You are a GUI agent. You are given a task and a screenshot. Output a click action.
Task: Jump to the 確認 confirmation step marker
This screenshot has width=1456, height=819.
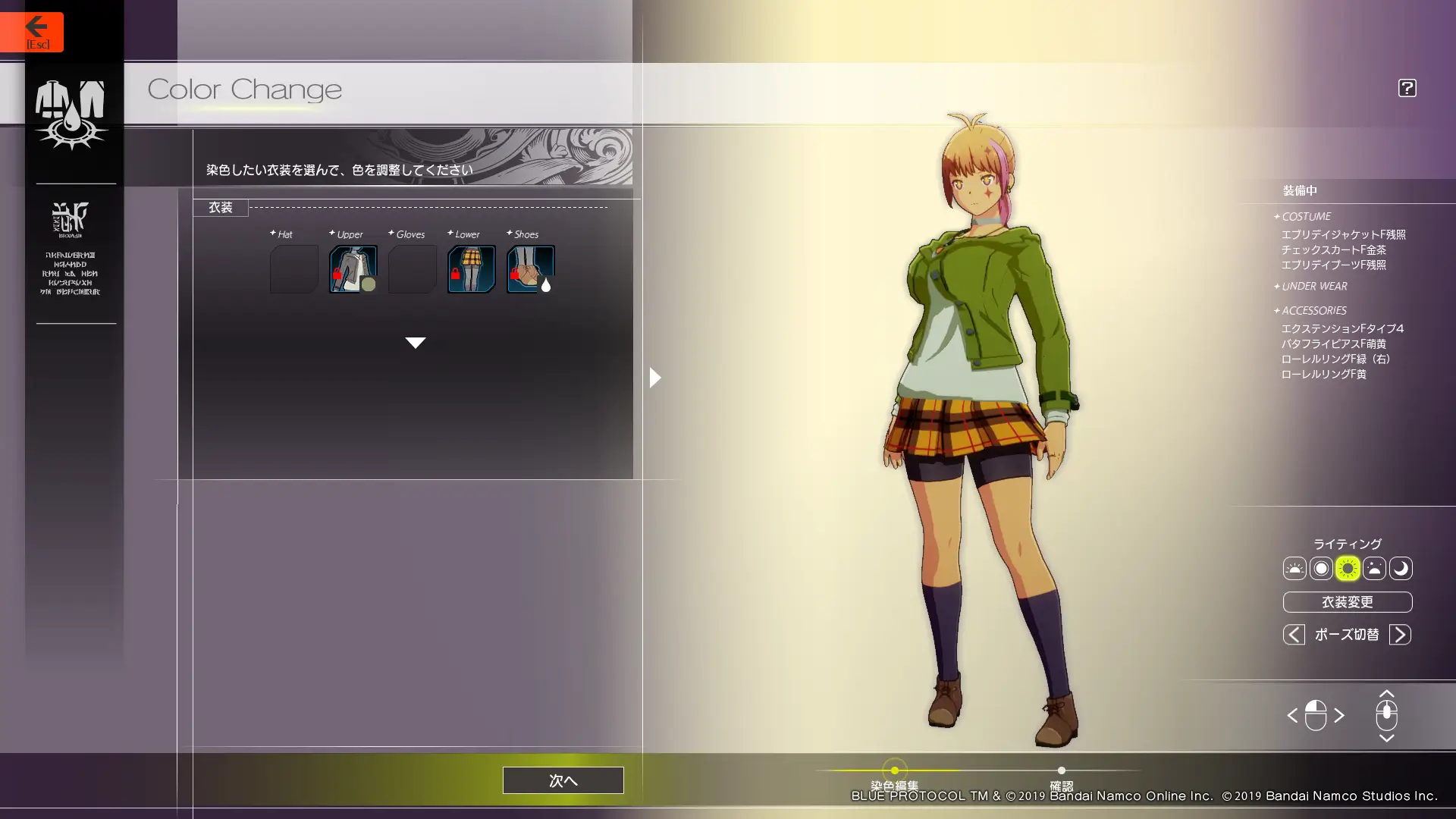1061,770
